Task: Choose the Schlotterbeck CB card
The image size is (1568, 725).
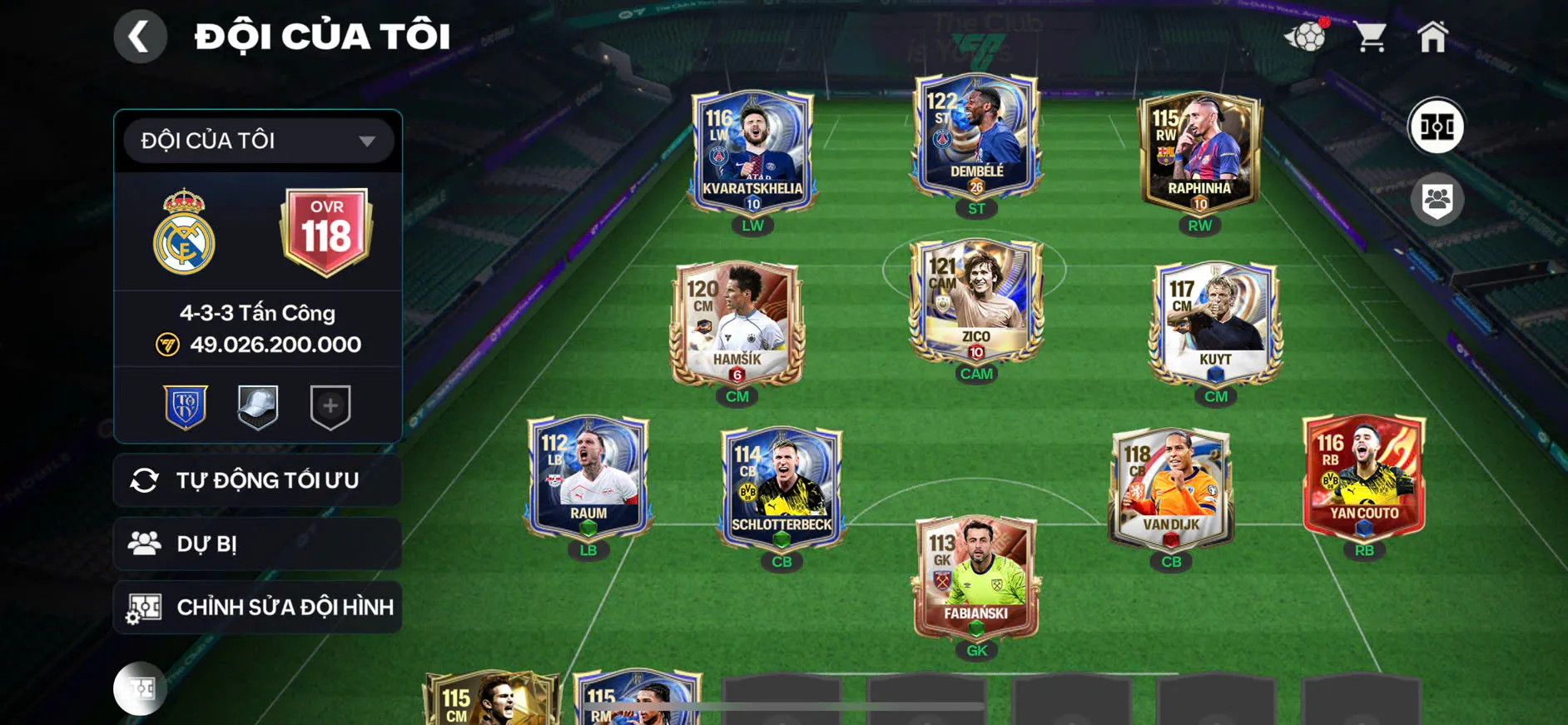Action: (x=782, y=488)
